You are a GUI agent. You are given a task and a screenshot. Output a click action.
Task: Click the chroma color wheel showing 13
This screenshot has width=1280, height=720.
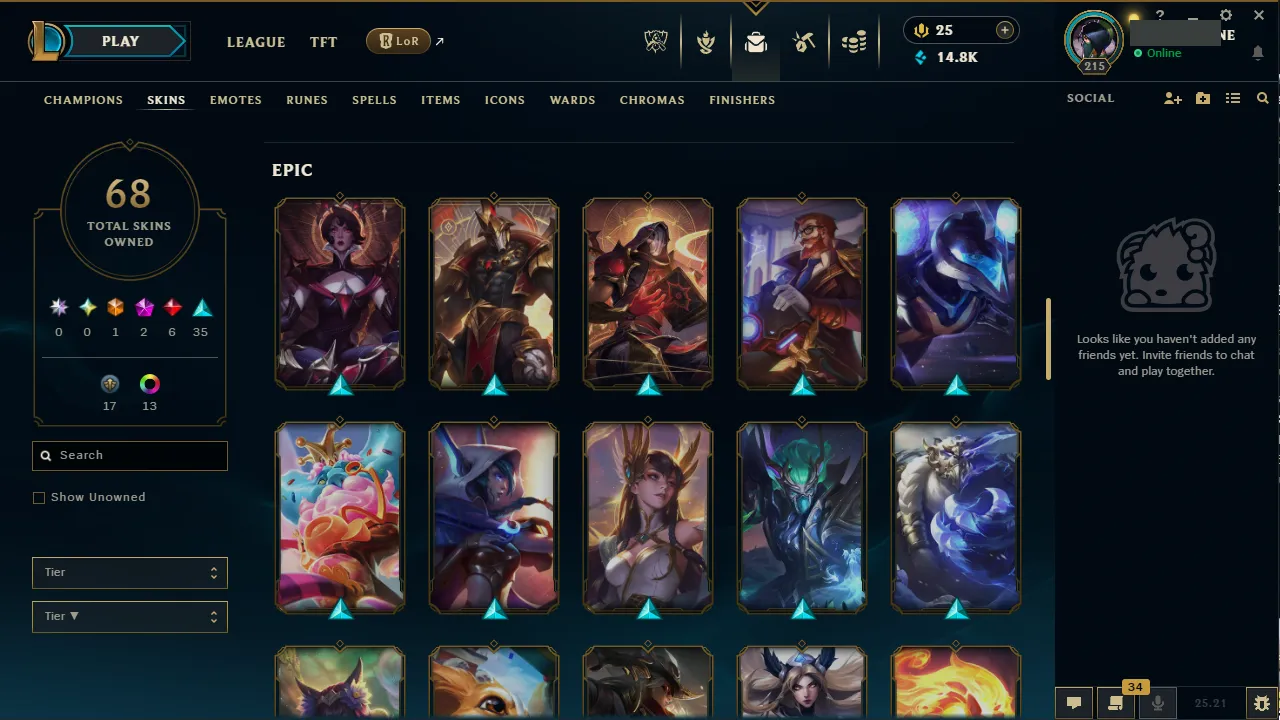coord(149,383)
